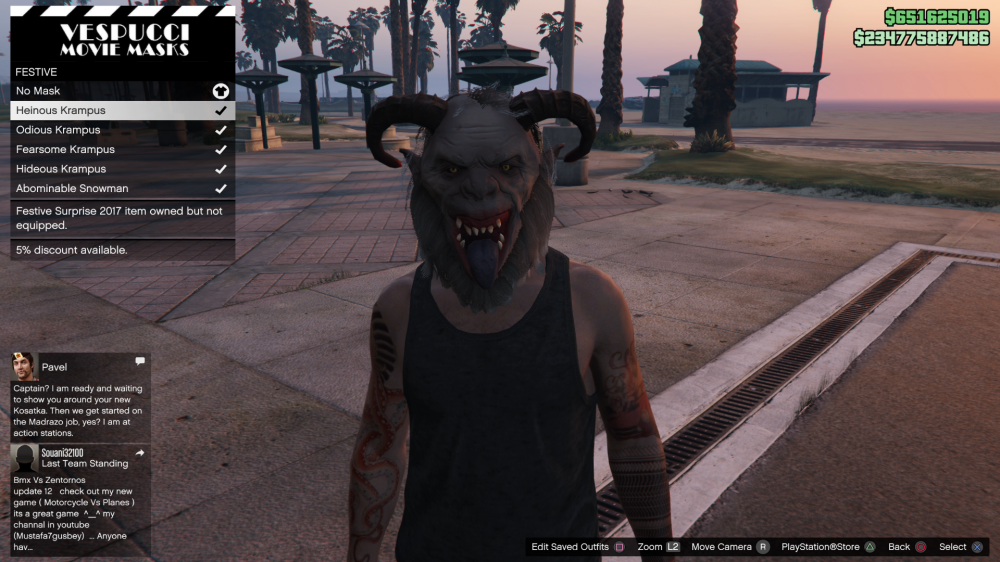
Task: Select the No Mask option
Action: 122,91
